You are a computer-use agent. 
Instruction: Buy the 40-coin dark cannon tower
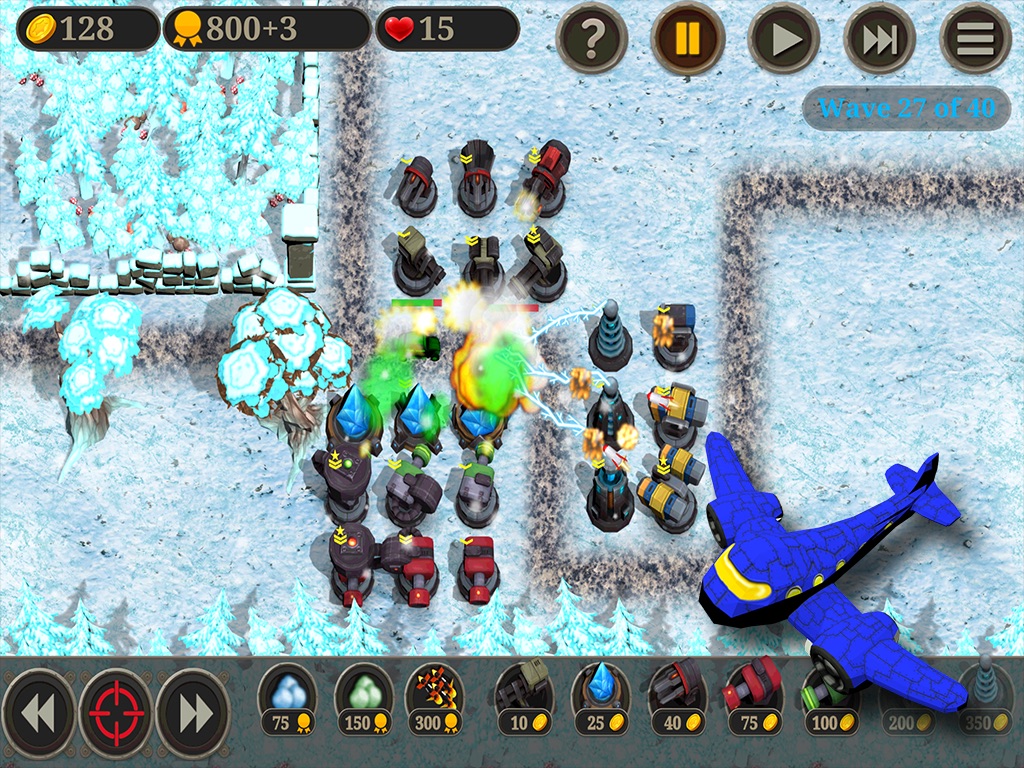pyautogui.click(x=678, y=698)
